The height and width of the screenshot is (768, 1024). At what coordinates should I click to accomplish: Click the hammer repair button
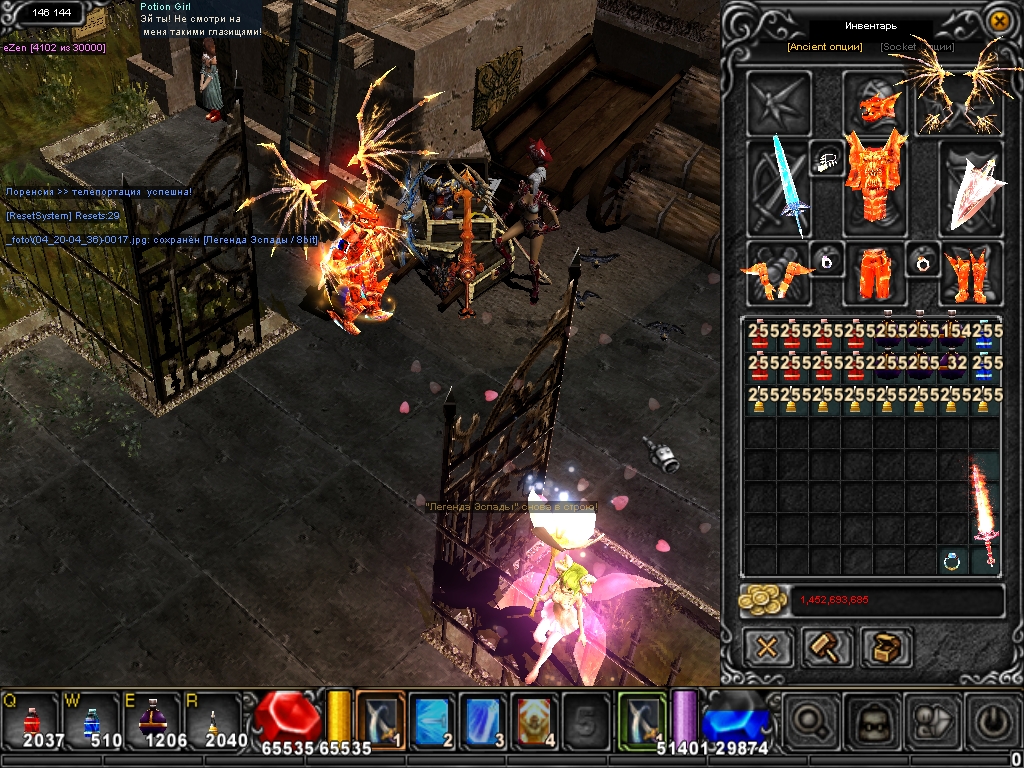[x=828, y=648]
